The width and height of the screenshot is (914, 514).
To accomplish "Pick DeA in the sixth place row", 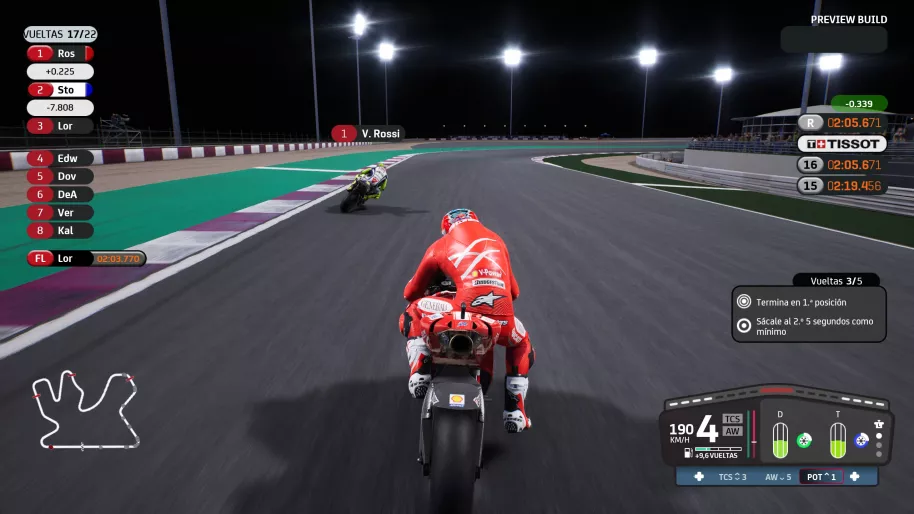I will pyautogui.click(x=60, y=194).
